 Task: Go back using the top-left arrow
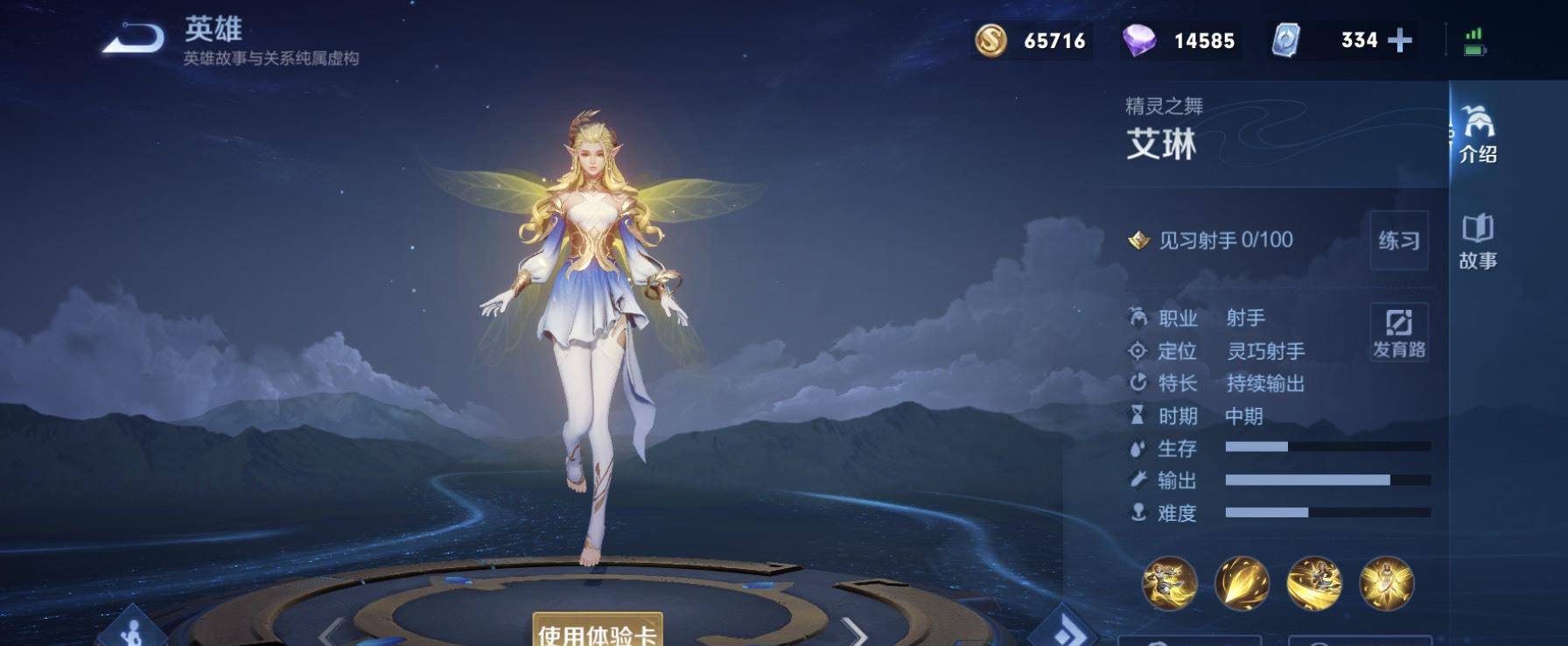133,39
